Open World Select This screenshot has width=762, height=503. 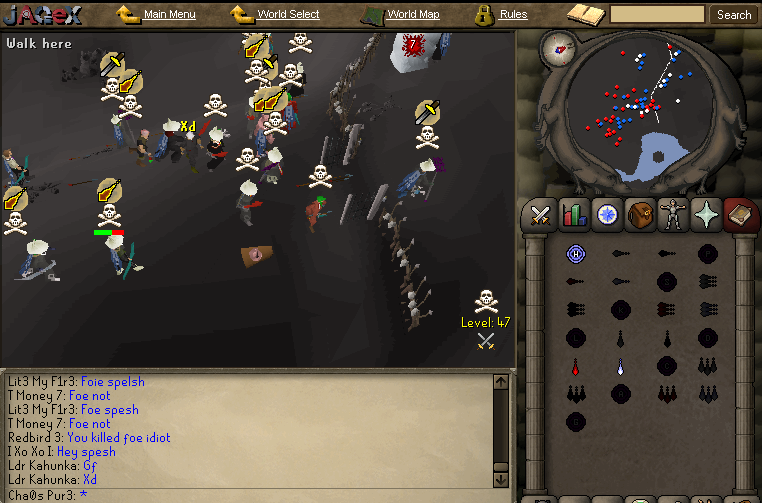point(288,15)
